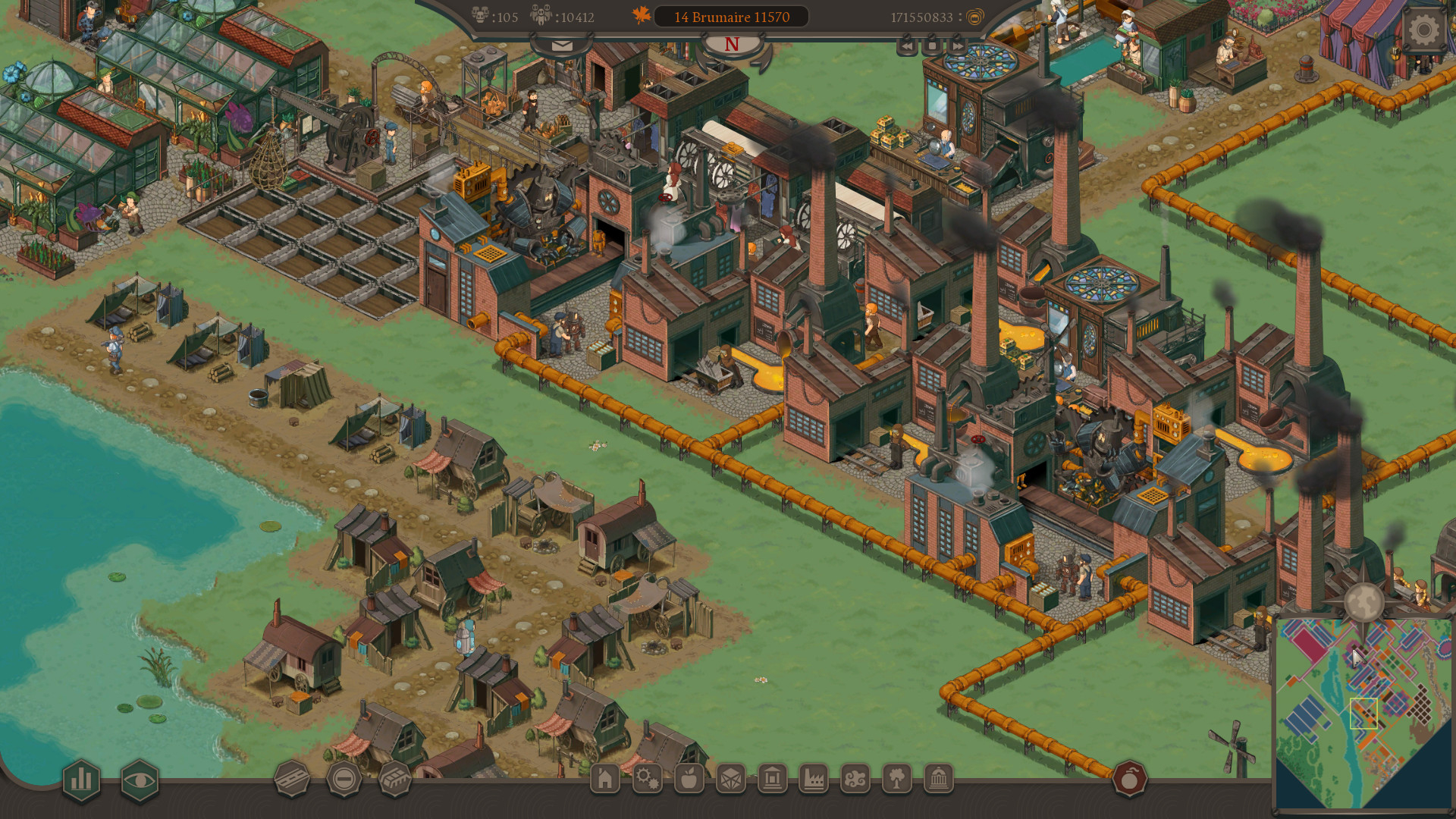Open the resources cube category menu
The image size is (1456, 819).
click(x=731, y=780)
